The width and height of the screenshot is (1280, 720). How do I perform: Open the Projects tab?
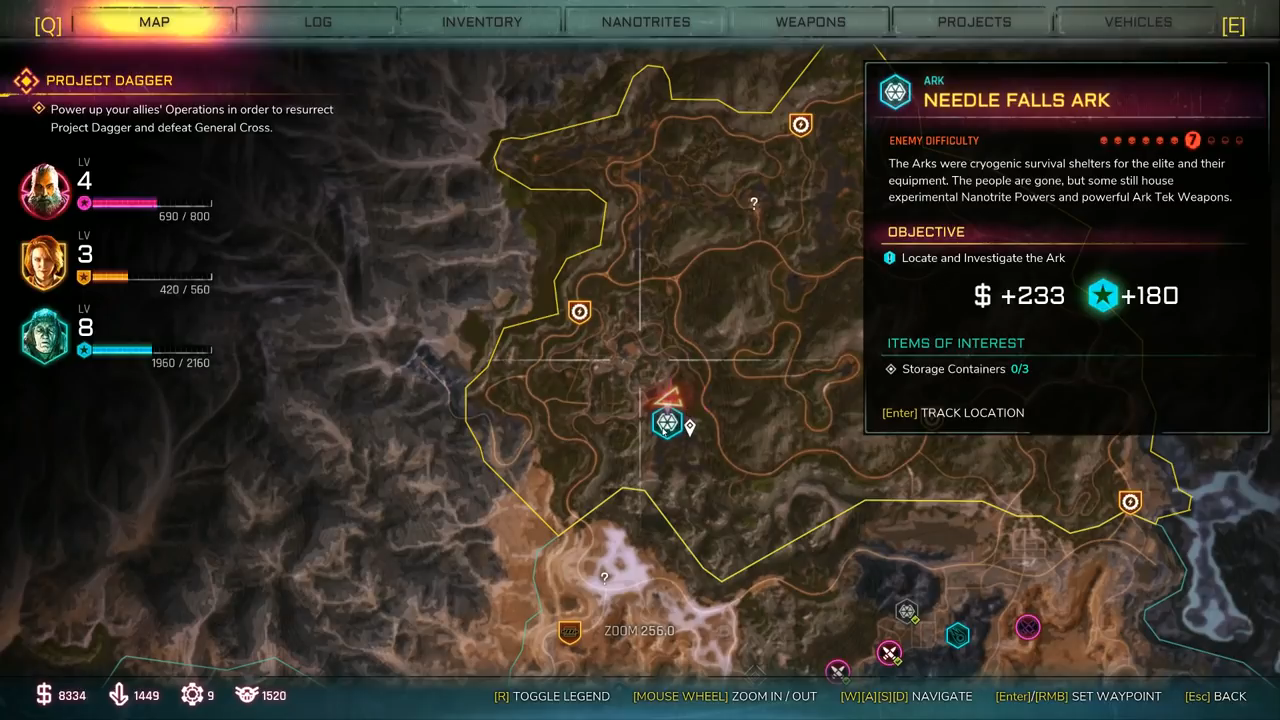[974, 22]
